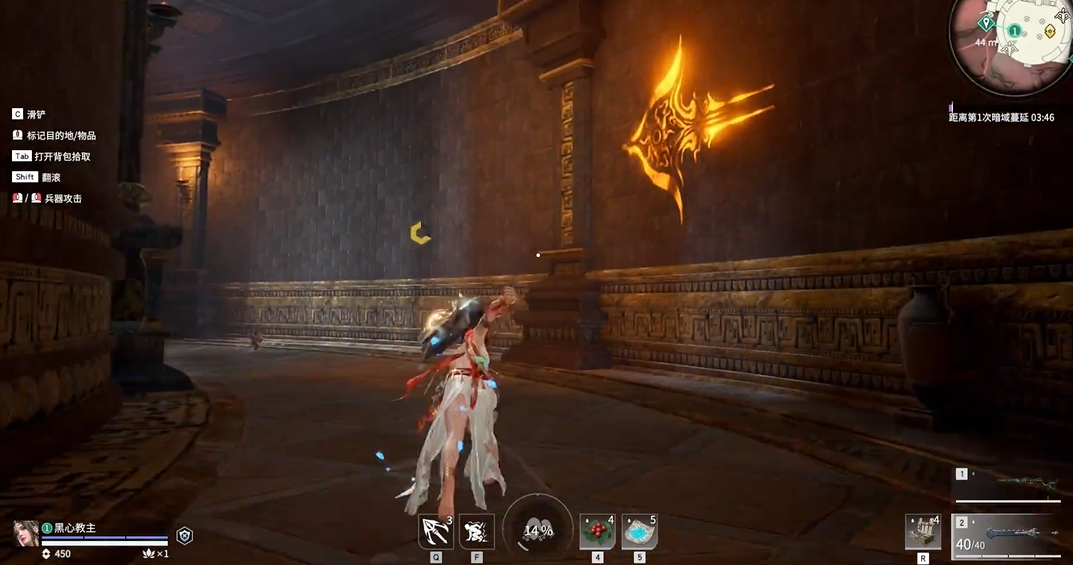Viewport: 1073px width, 565px height.
Task: Use the blue crystal item slot
Action: (x=639, y=531)
